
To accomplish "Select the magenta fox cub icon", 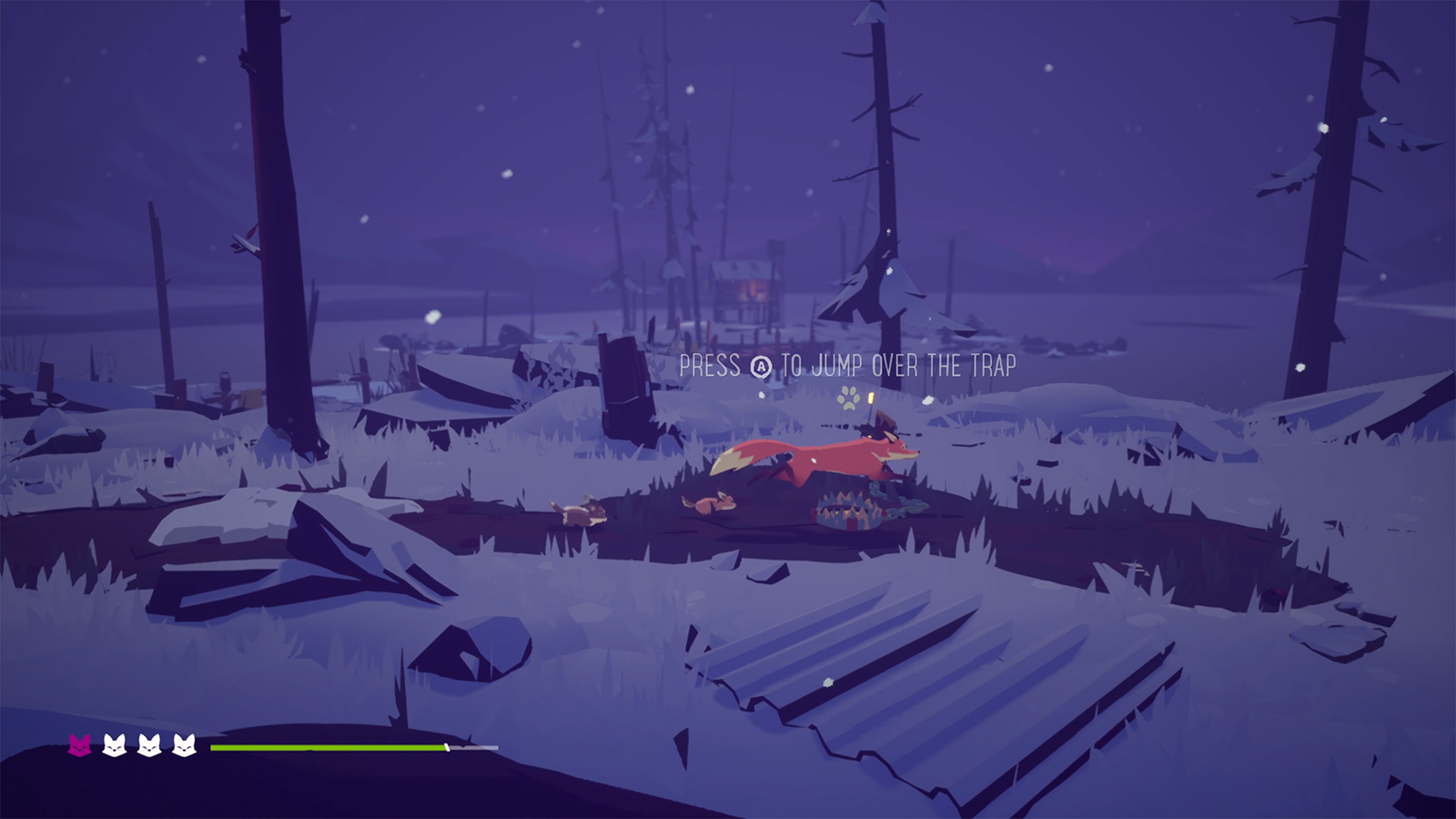I will tap(80, 746).
